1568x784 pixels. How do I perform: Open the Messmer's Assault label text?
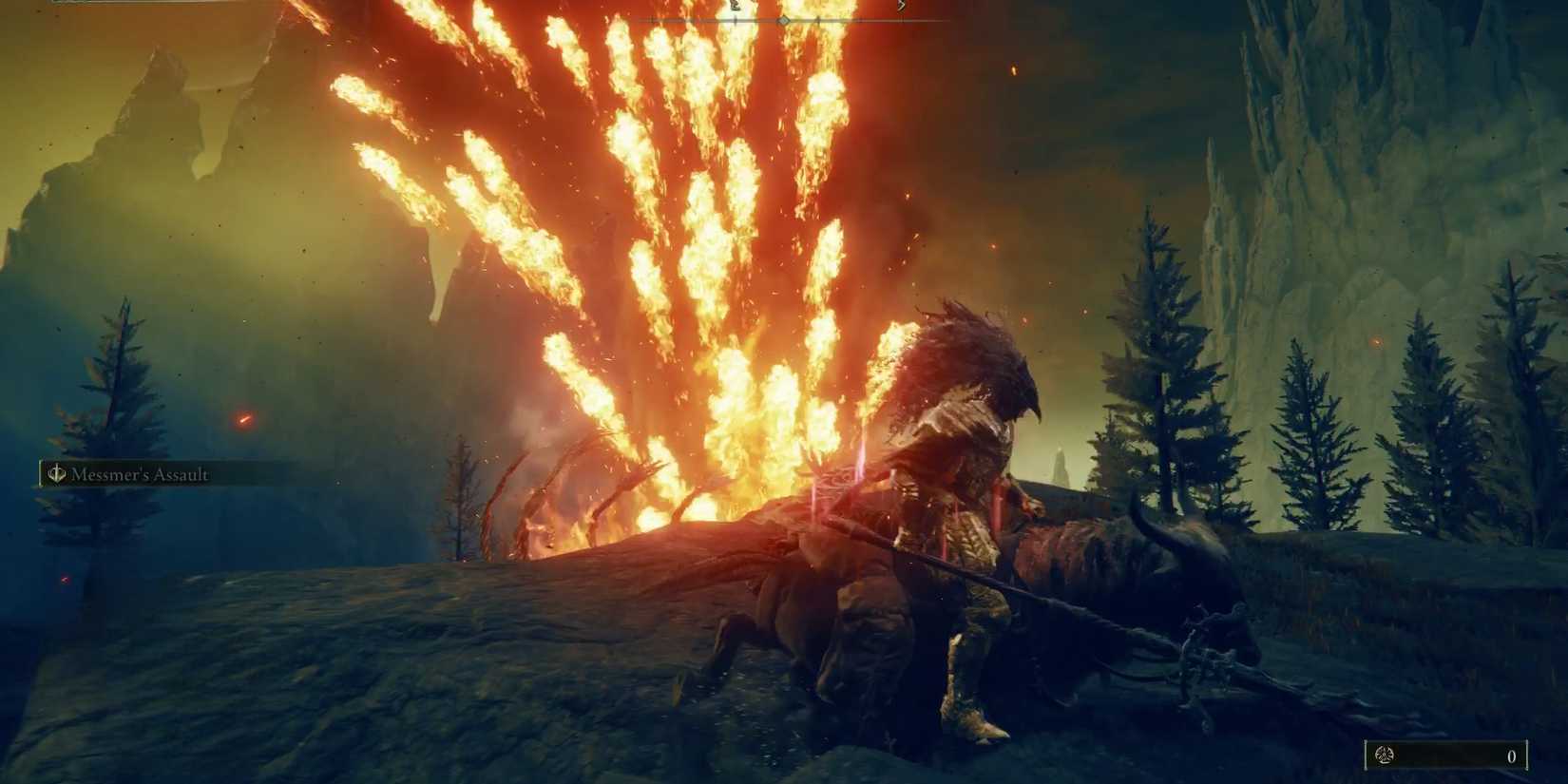coord(139,473)
